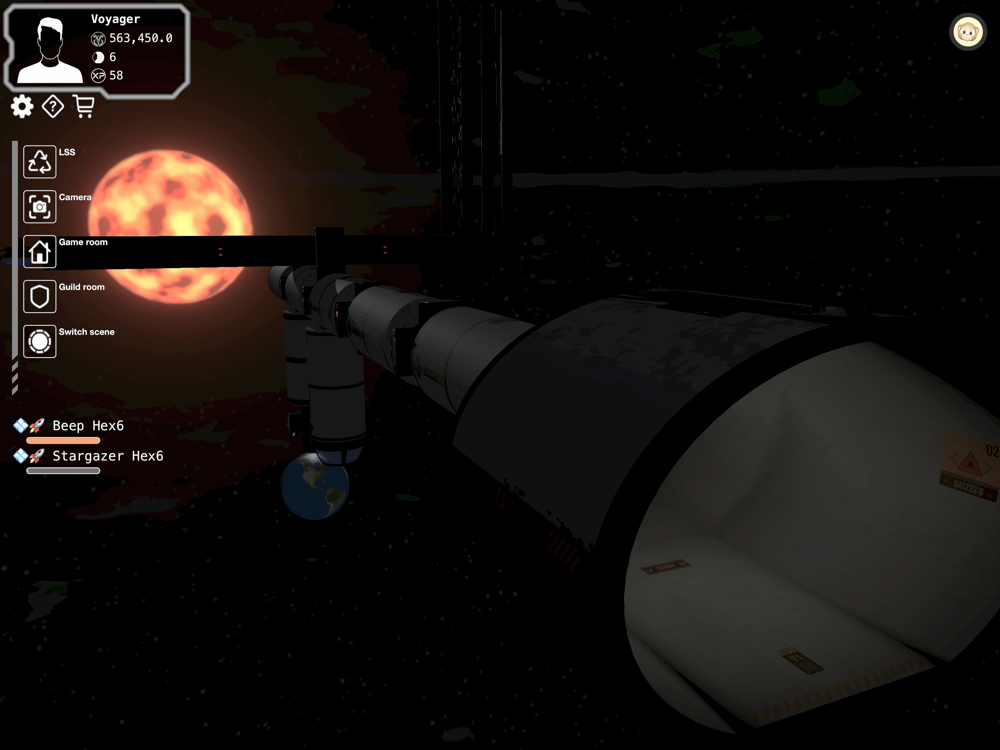Select the Stargazer Hex6 player entry

pos(106,456)
